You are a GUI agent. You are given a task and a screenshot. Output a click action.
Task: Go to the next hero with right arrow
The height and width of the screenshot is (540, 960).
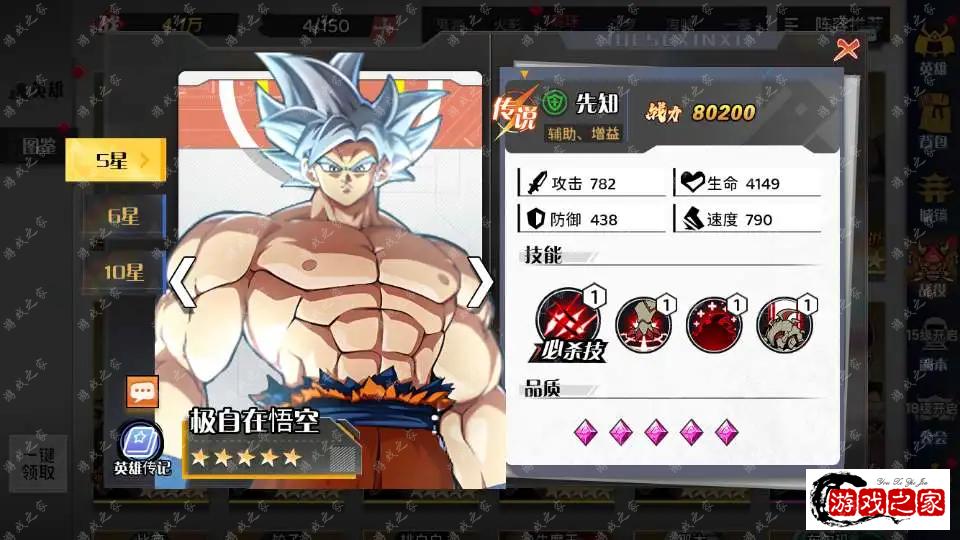pyautogui.click(x=480, y=283)
